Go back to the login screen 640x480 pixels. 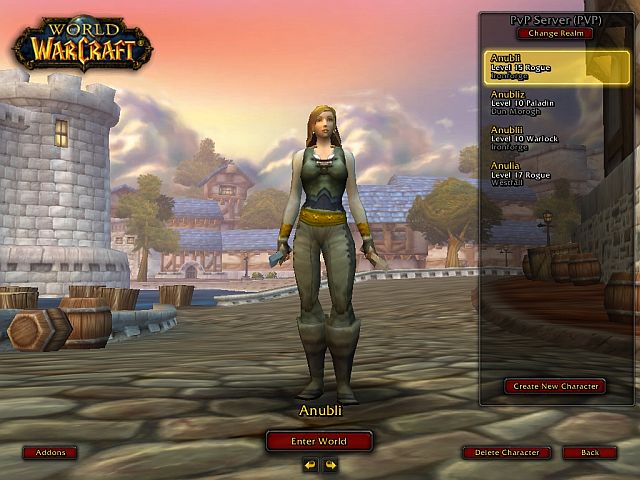point(590,453)
